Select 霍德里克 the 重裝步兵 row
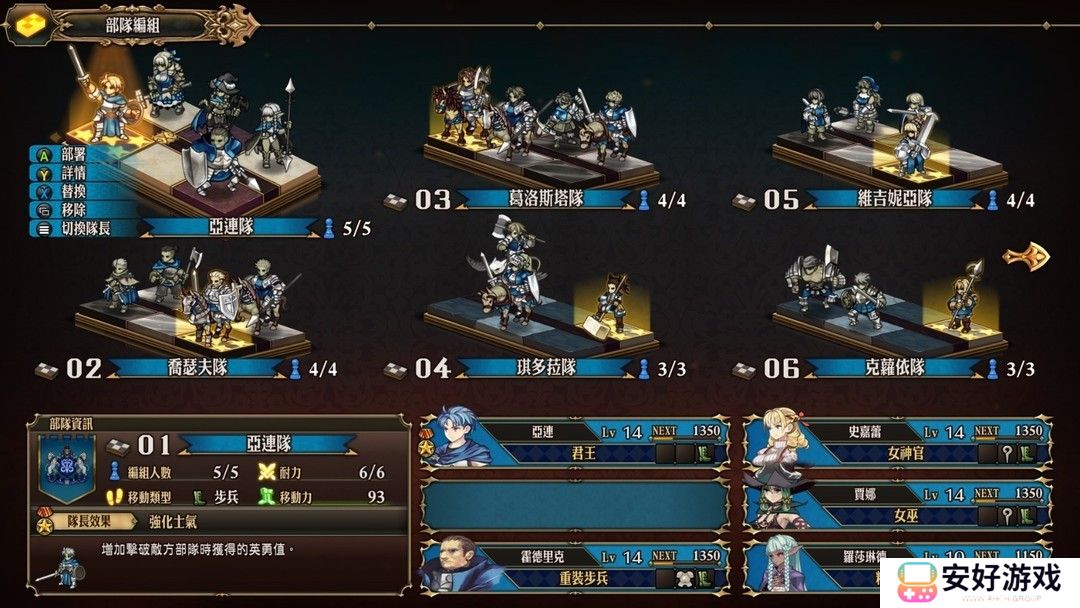 coord(575,566)
